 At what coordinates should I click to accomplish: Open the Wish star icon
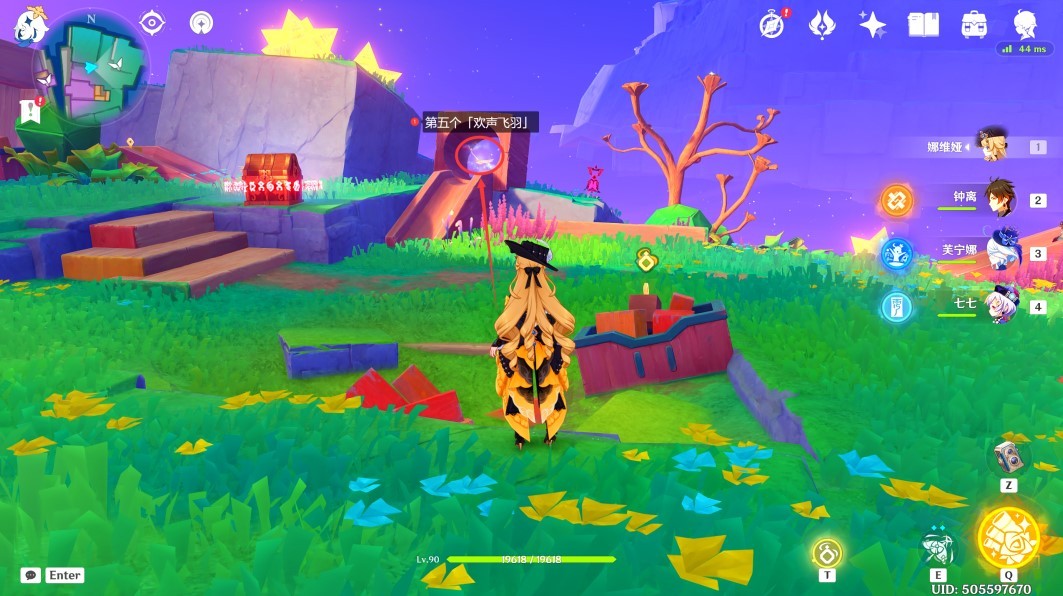pos(872,24)
